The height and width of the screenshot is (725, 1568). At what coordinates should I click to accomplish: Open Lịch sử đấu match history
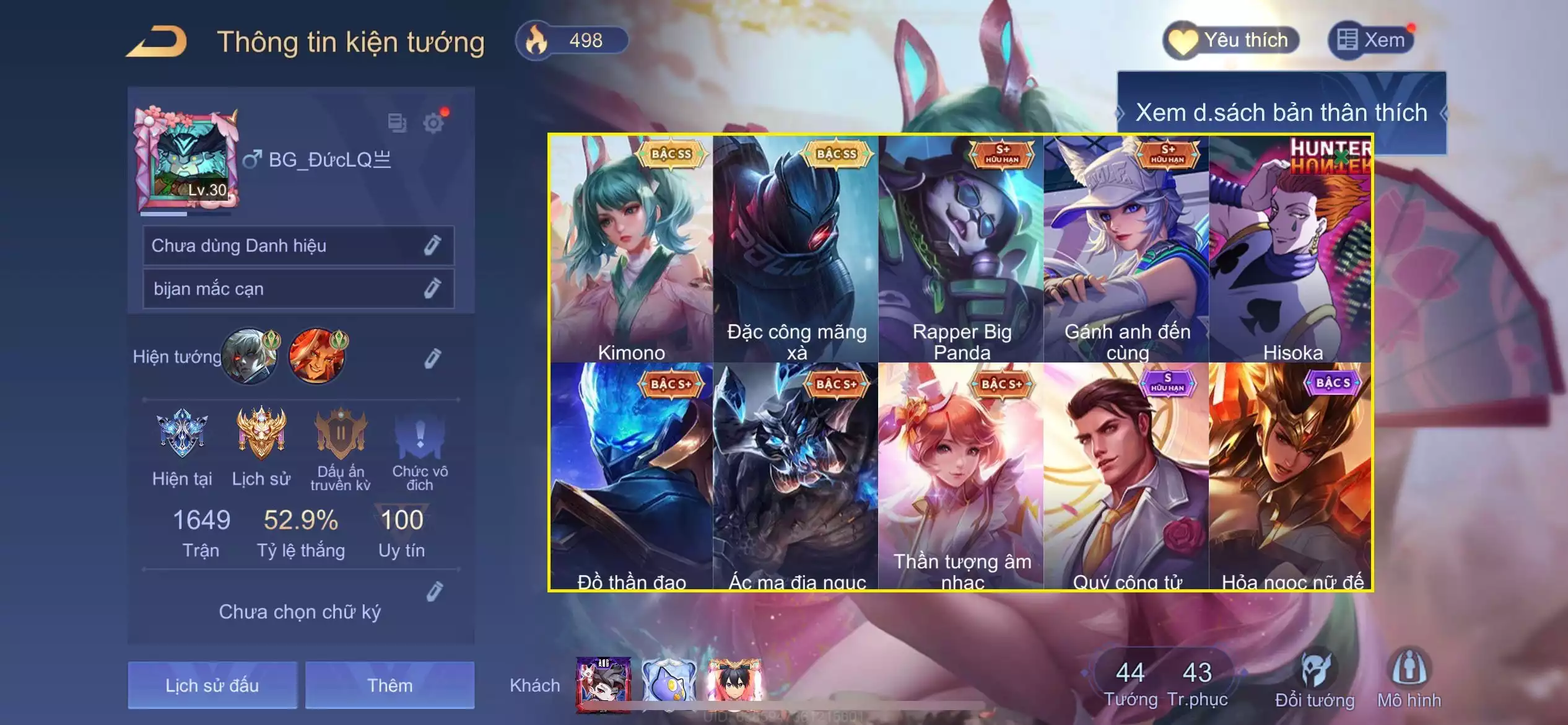coord(212,685)
